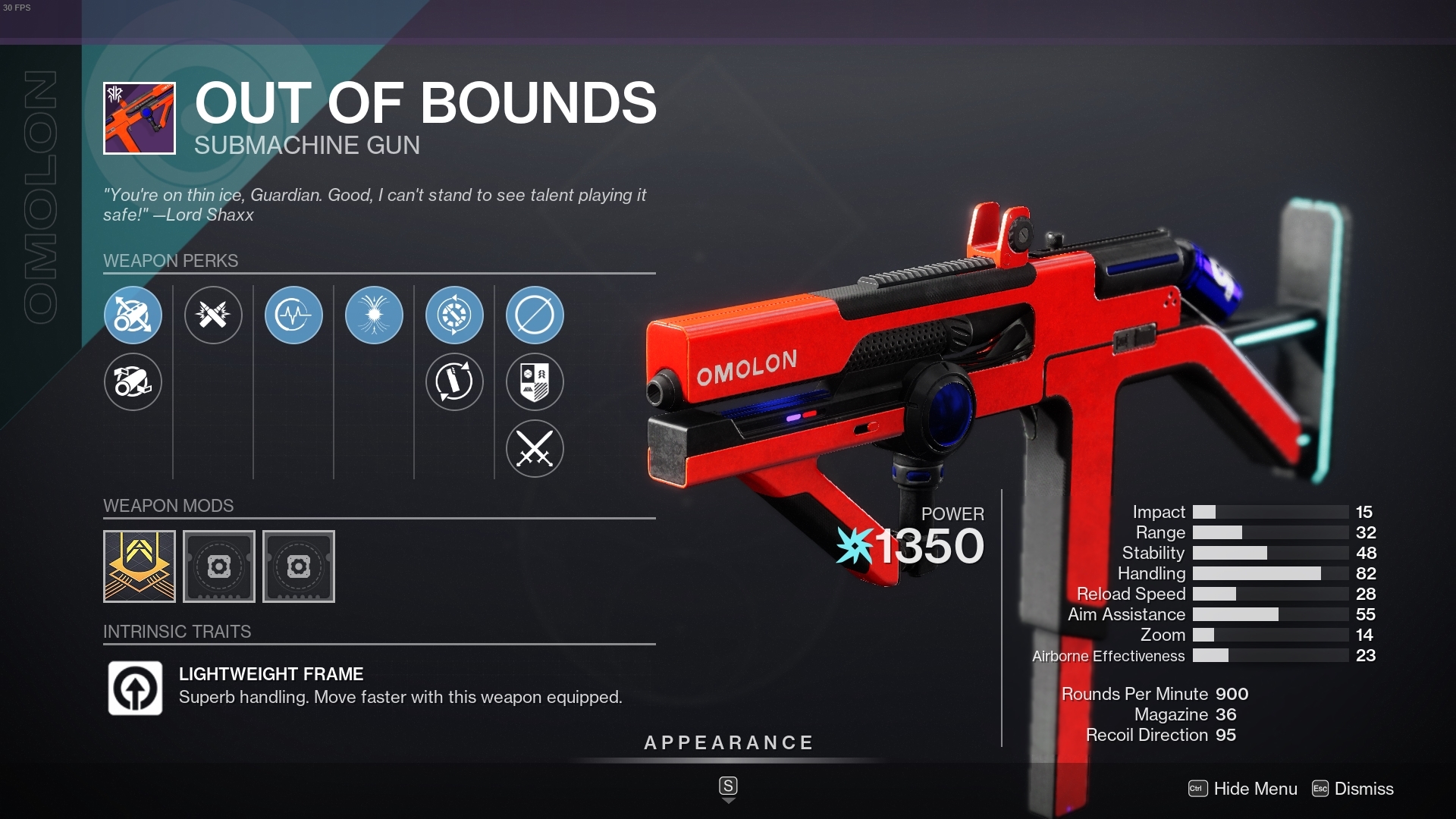Select the starburst trait perk

coord(374,315)
